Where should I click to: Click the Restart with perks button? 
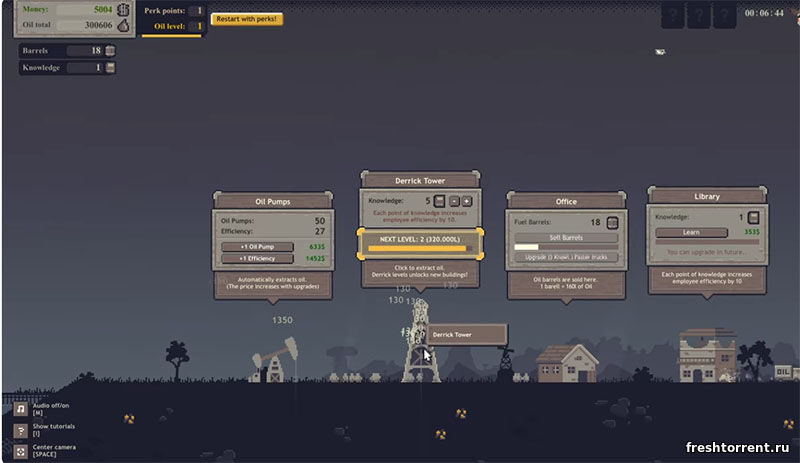246,19
